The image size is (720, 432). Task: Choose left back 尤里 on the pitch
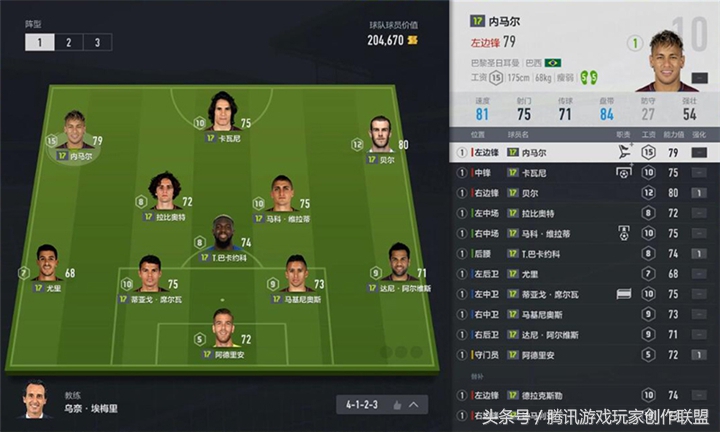[x=47, y=266]
